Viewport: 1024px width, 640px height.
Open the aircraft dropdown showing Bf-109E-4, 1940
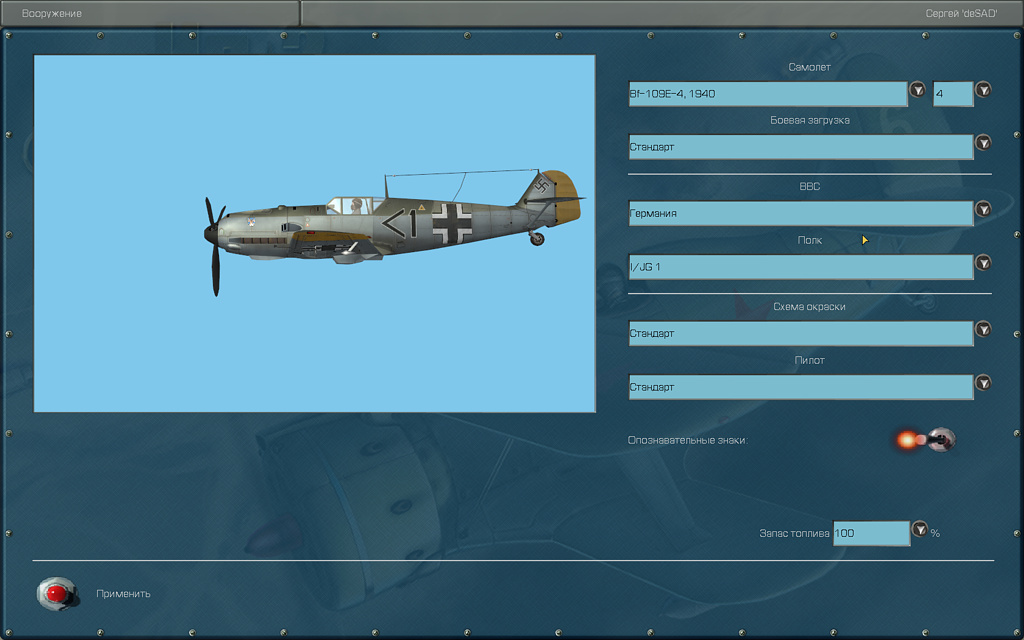pyautogui.click(x=917, y=90)
